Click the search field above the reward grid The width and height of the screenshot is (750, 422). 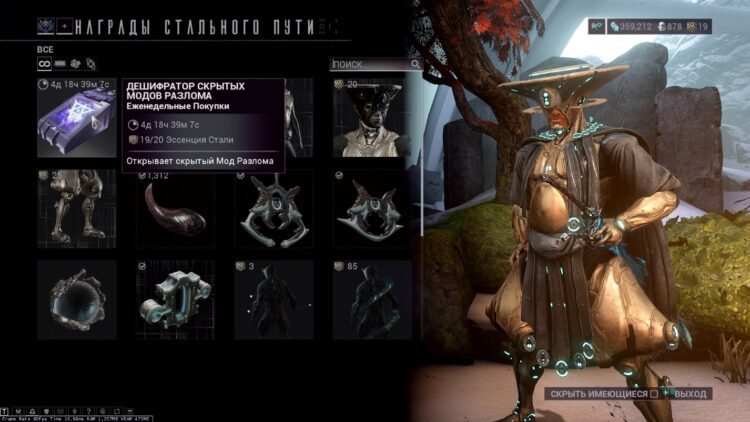370,64
